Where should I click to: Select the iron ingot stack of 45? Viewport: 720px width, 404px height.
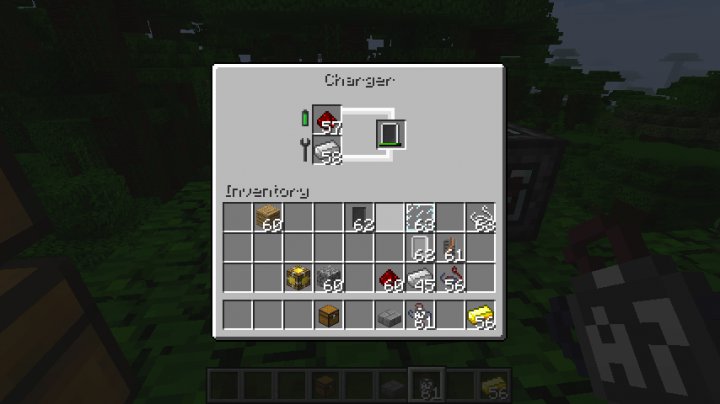[x=419, y=277]
